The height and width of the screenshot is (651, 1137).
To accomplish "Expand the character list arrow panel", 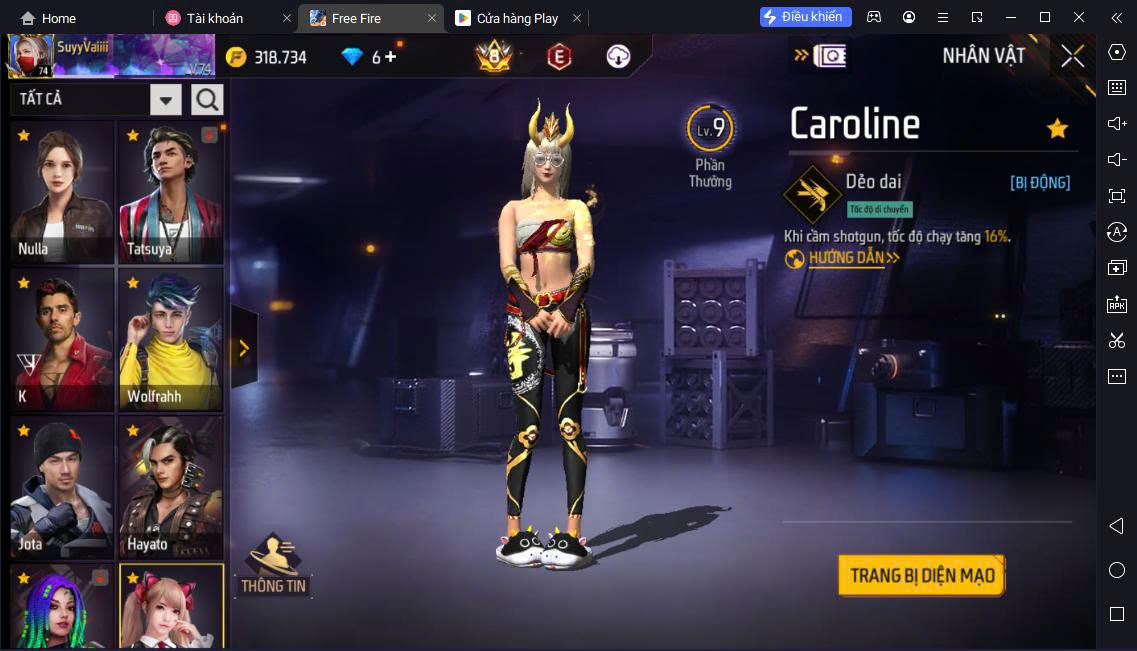I will [243, 348].
